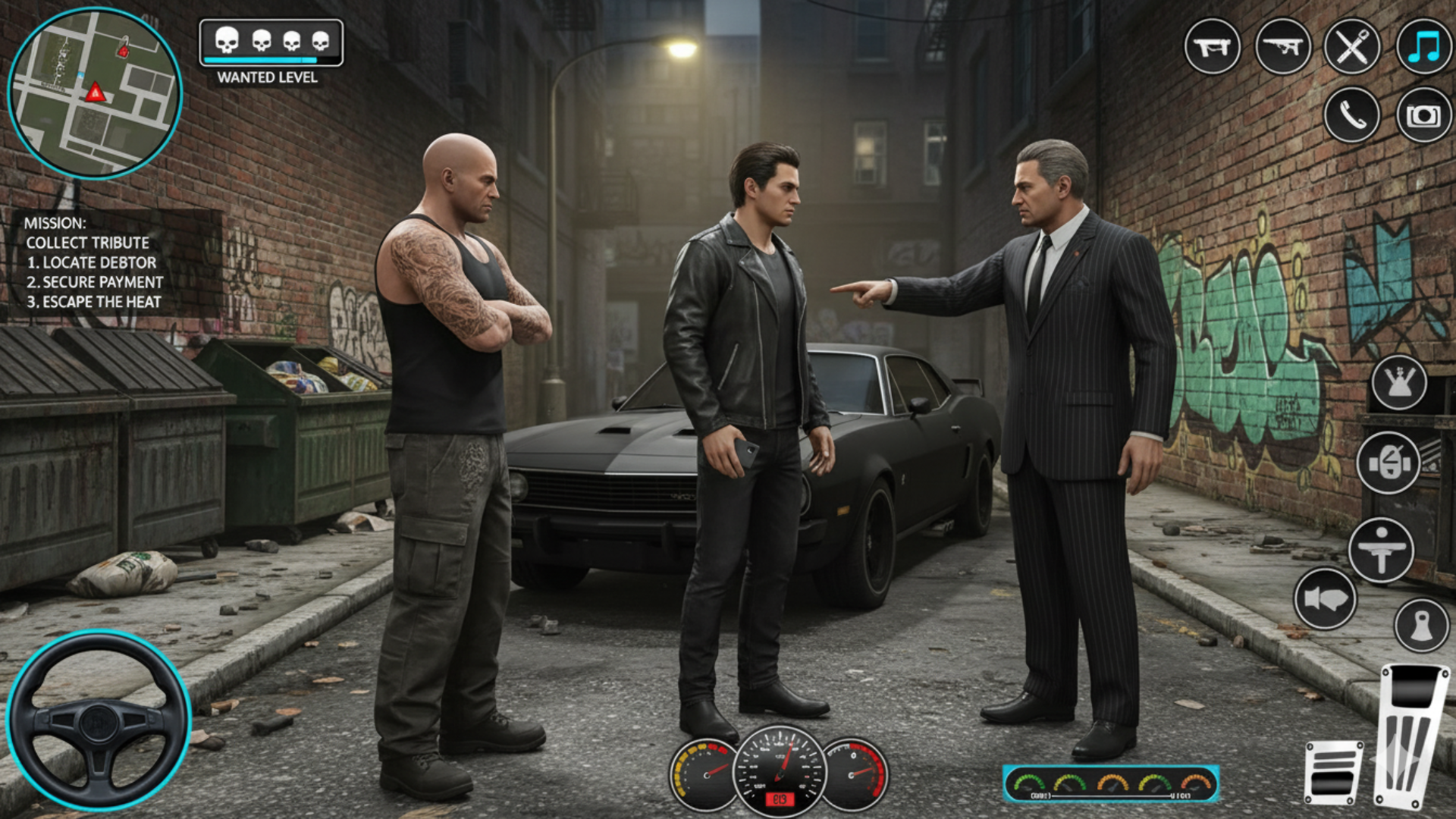
Task: Open the crossed melee weapons selector
Action: click(x=1354, y=48)
